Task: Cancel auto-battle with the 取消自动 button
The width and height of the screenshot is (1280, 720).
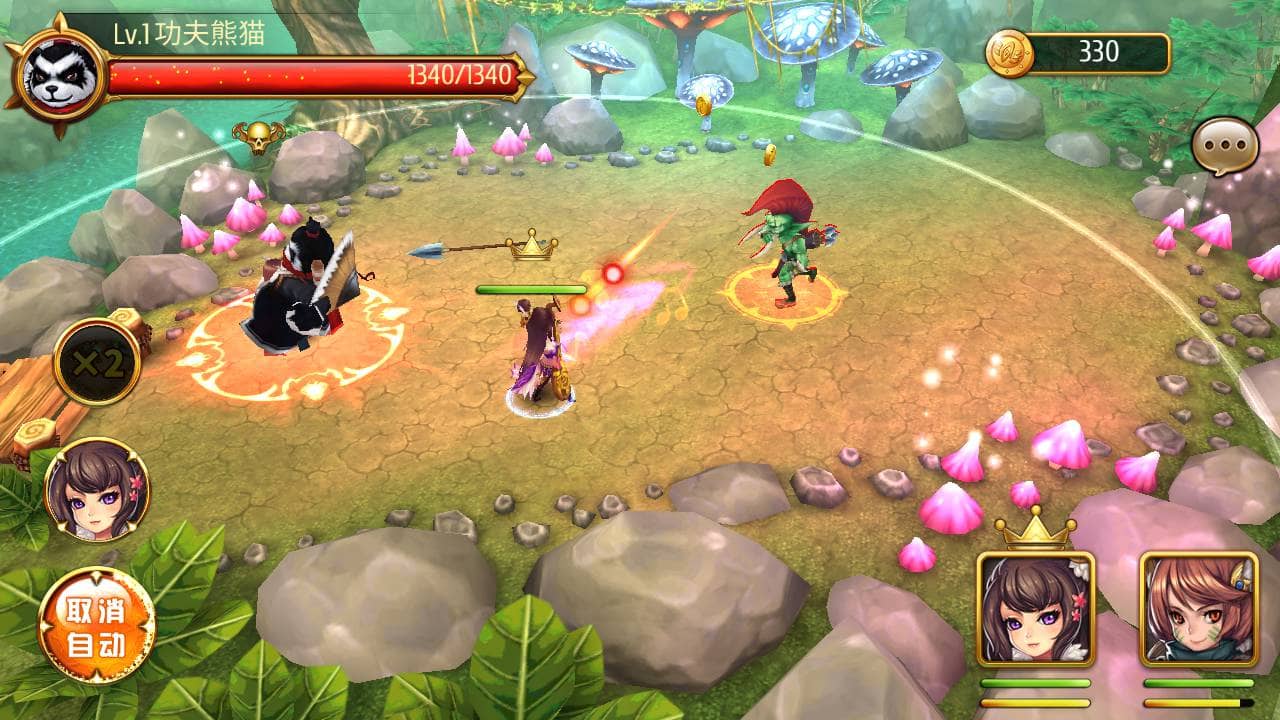Action: point(97,626)
